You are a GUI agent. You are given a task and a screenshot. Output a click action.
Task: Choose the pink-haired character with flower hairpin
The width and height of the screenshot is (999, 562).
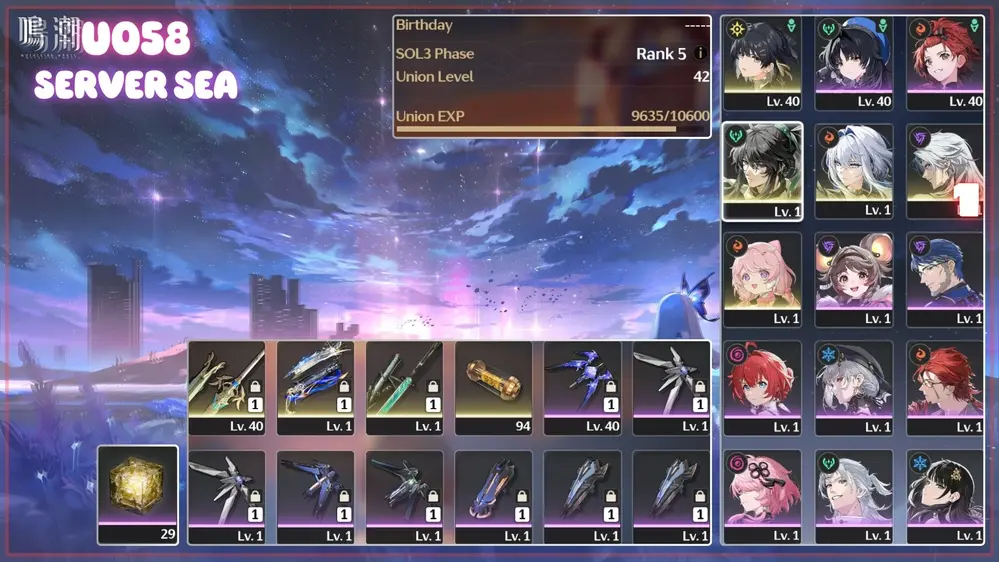(x=762, y=496)
